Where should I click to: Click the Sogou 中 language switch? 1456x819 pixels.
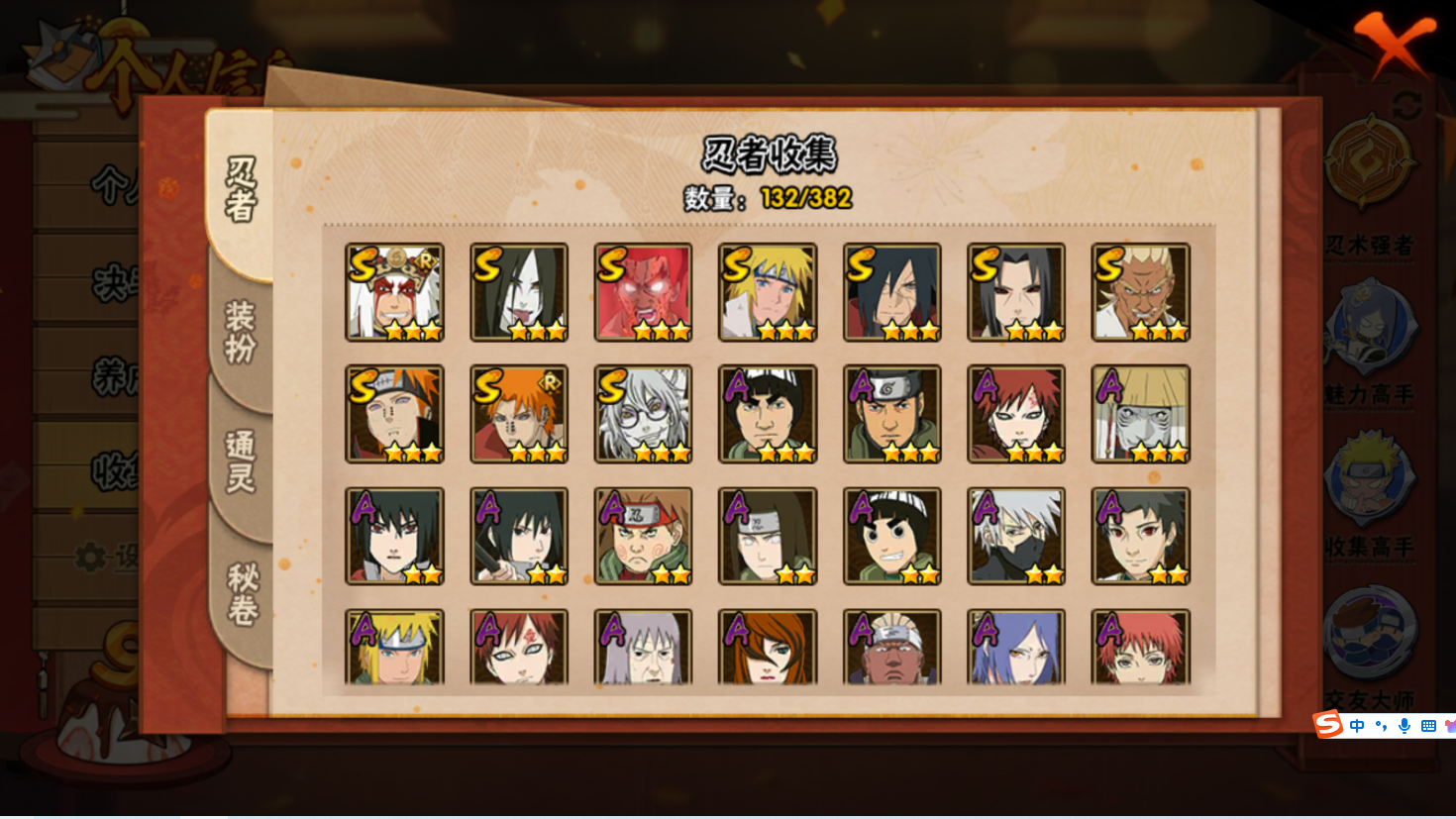pyautogui.click(x=1357, y=726)
